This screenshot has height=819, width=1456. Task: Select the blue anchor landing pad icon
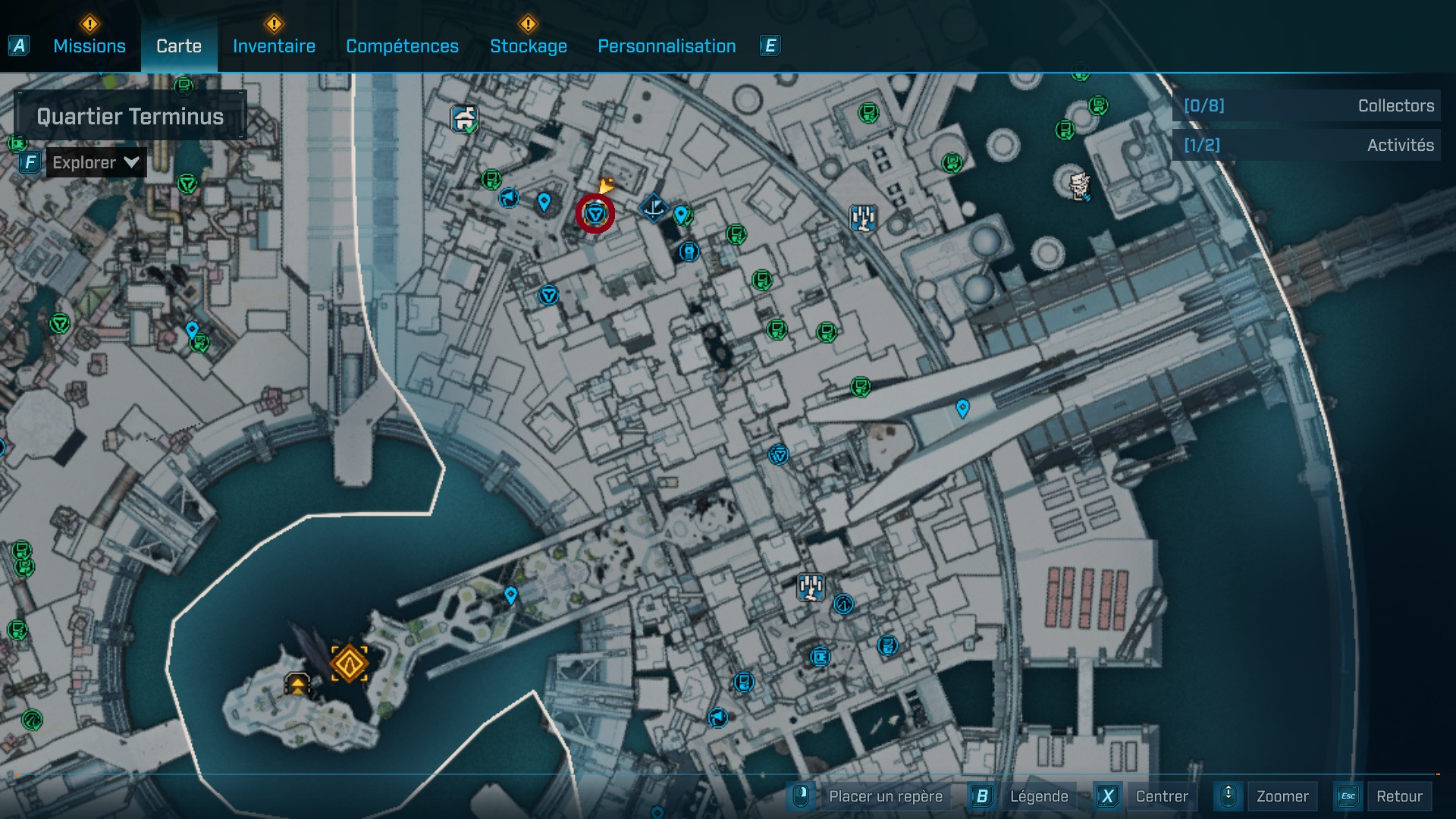point(653,207)
